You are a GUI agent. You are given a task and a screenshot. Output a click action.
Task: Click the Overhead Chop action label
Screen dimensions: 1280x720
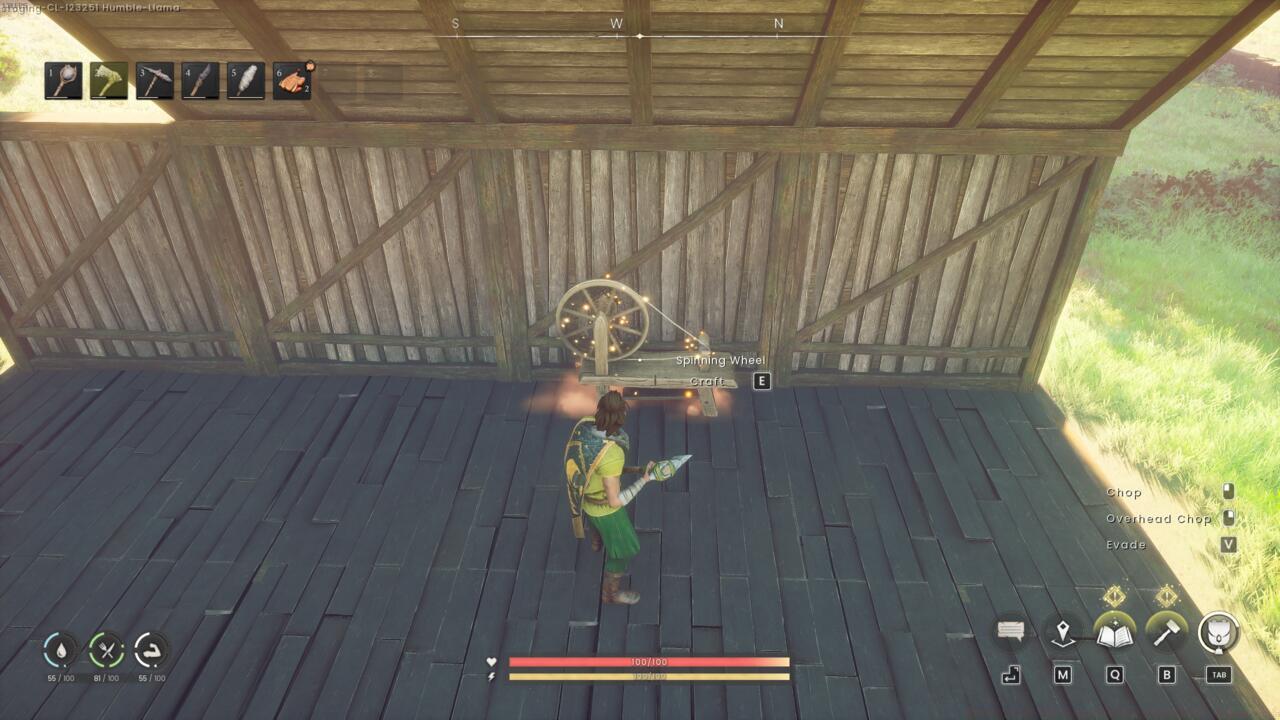1158,518
